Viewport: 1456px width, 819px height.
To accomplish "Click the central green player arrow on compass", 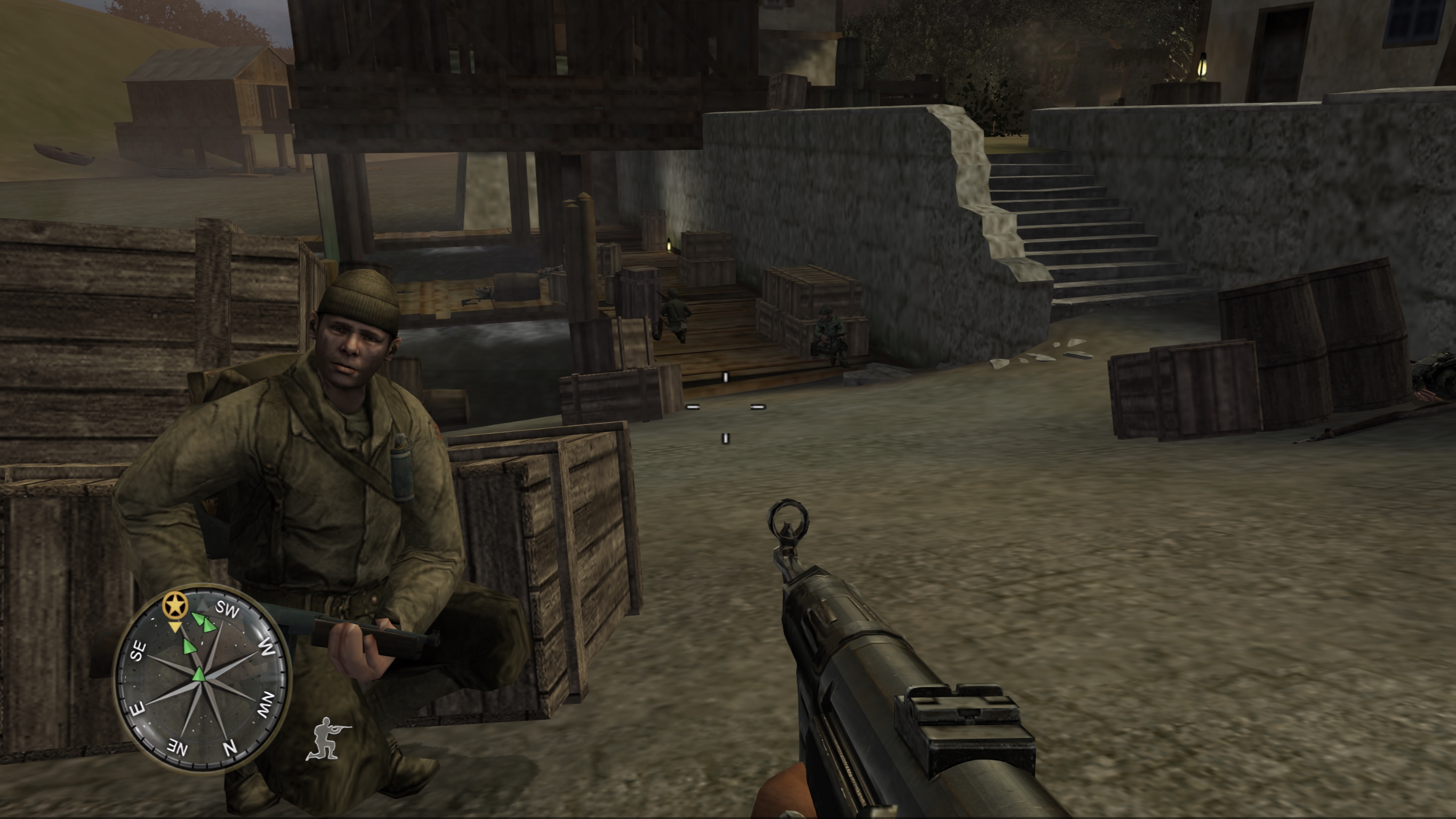I will (199, 676).
